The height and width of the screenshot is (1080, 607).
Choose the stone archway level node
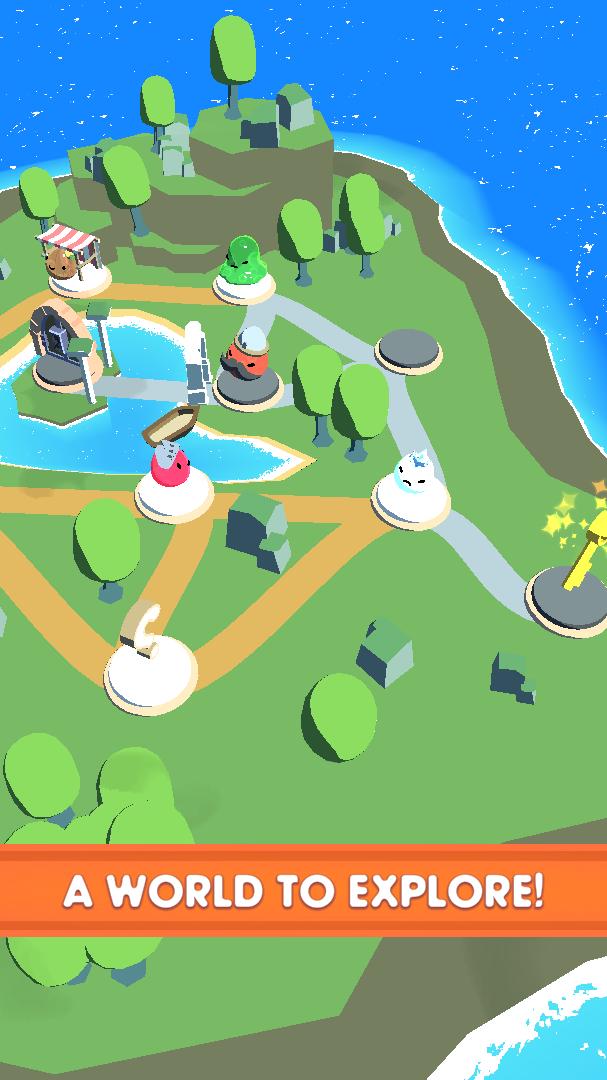pyautogui.click(x=58, y=346)
